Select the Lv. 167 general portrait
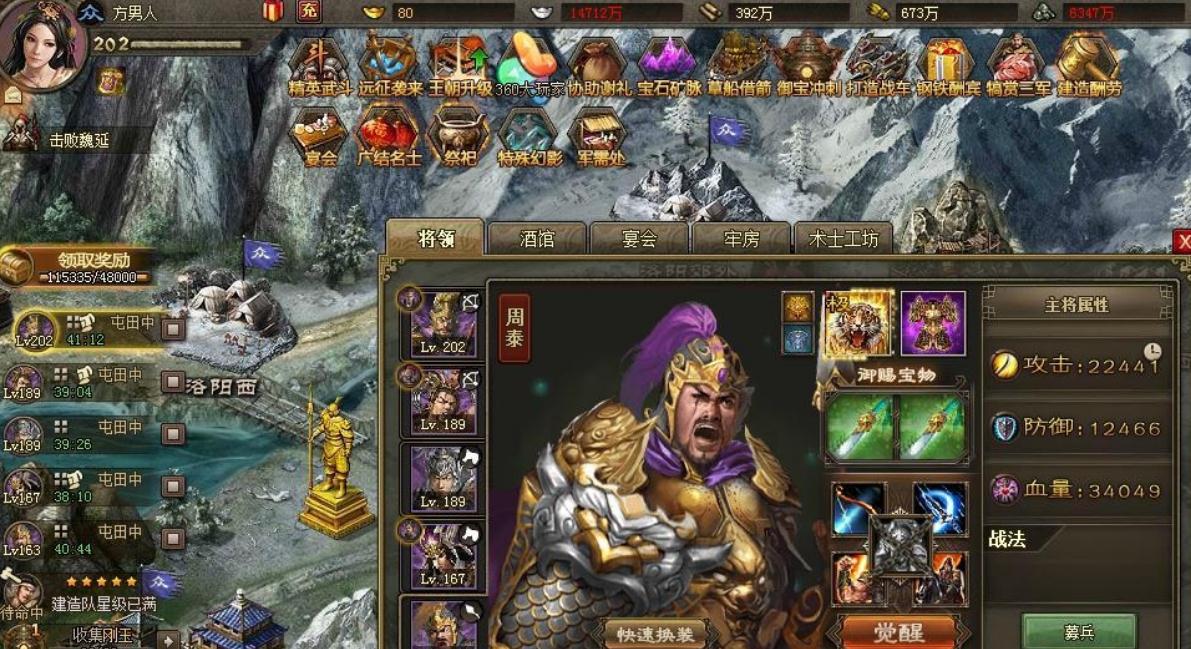This screenshot has height=649, width=1191. click(x=443, y=555)
